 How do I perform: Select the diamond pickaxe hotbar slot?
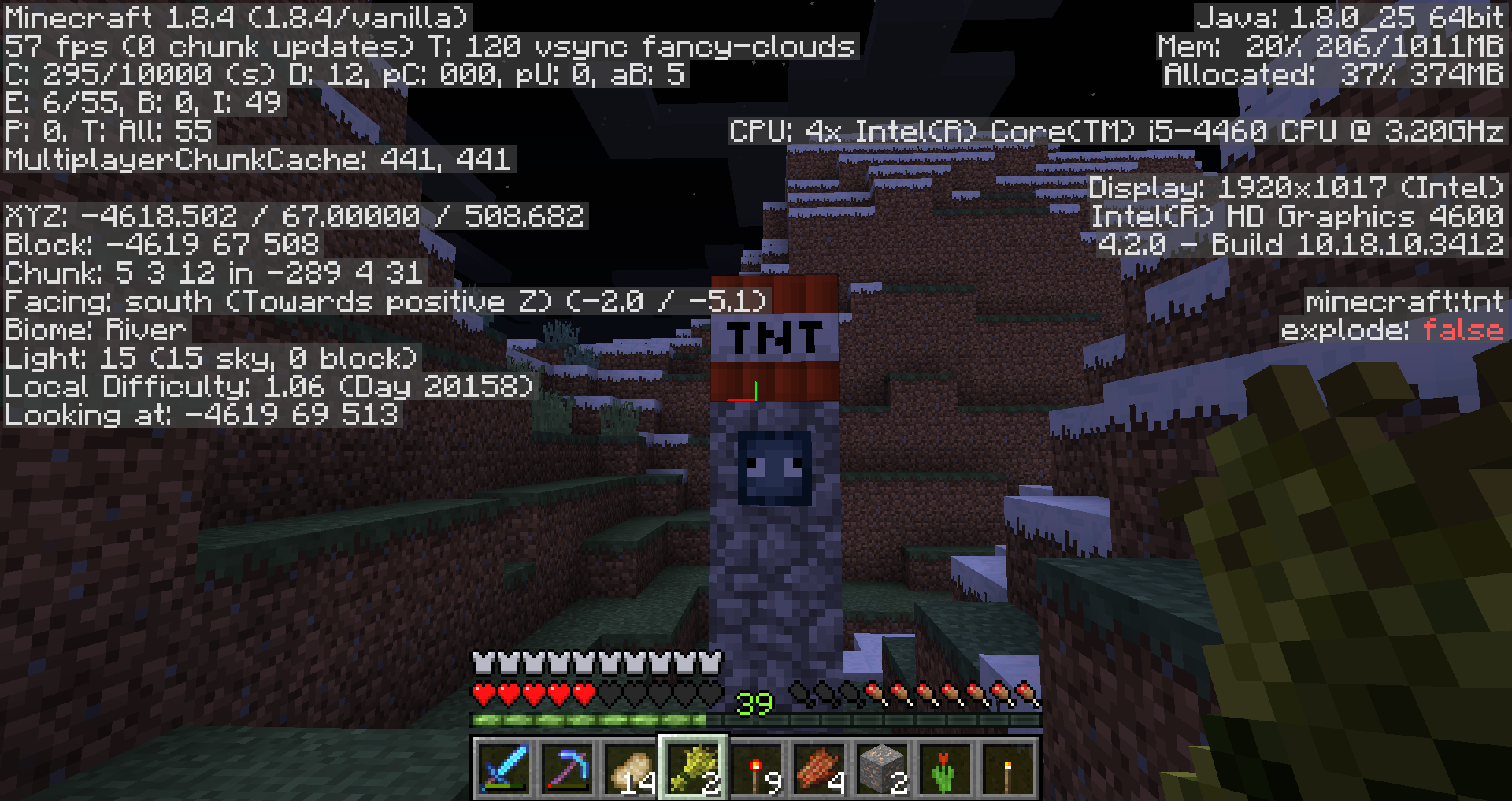point(567,768)
